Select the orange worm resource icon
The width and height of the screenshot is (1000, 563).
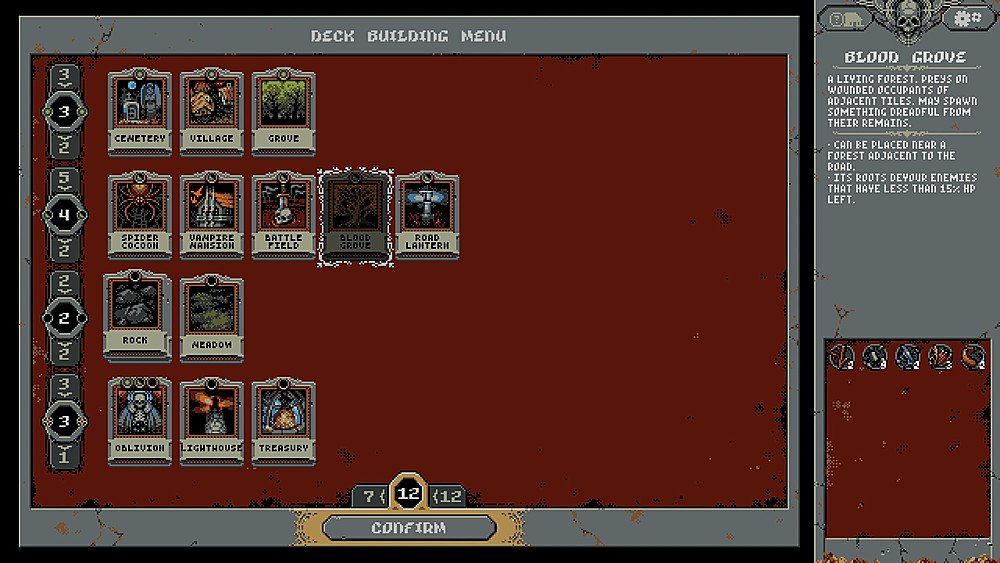(x=972, y=355)
